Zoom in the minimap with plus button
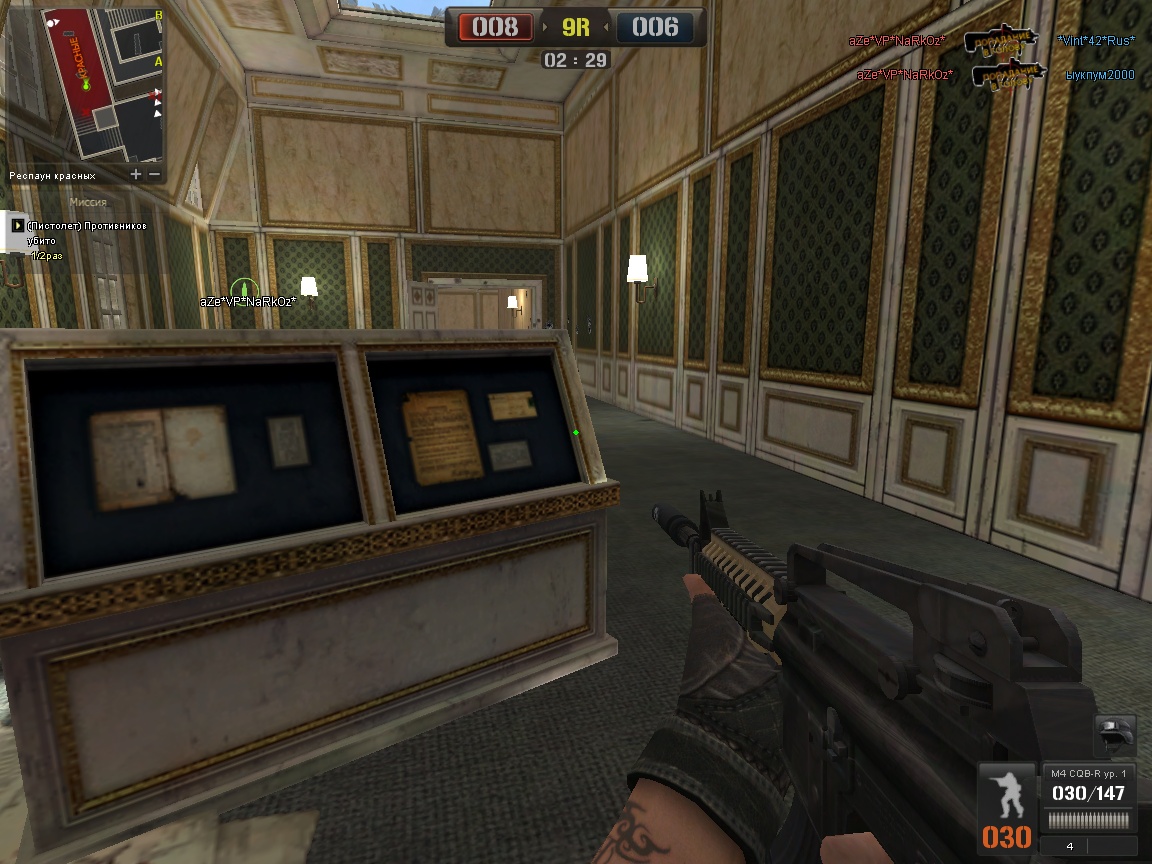The height and width of the screenshot is (864, 1152). point(136,174)
